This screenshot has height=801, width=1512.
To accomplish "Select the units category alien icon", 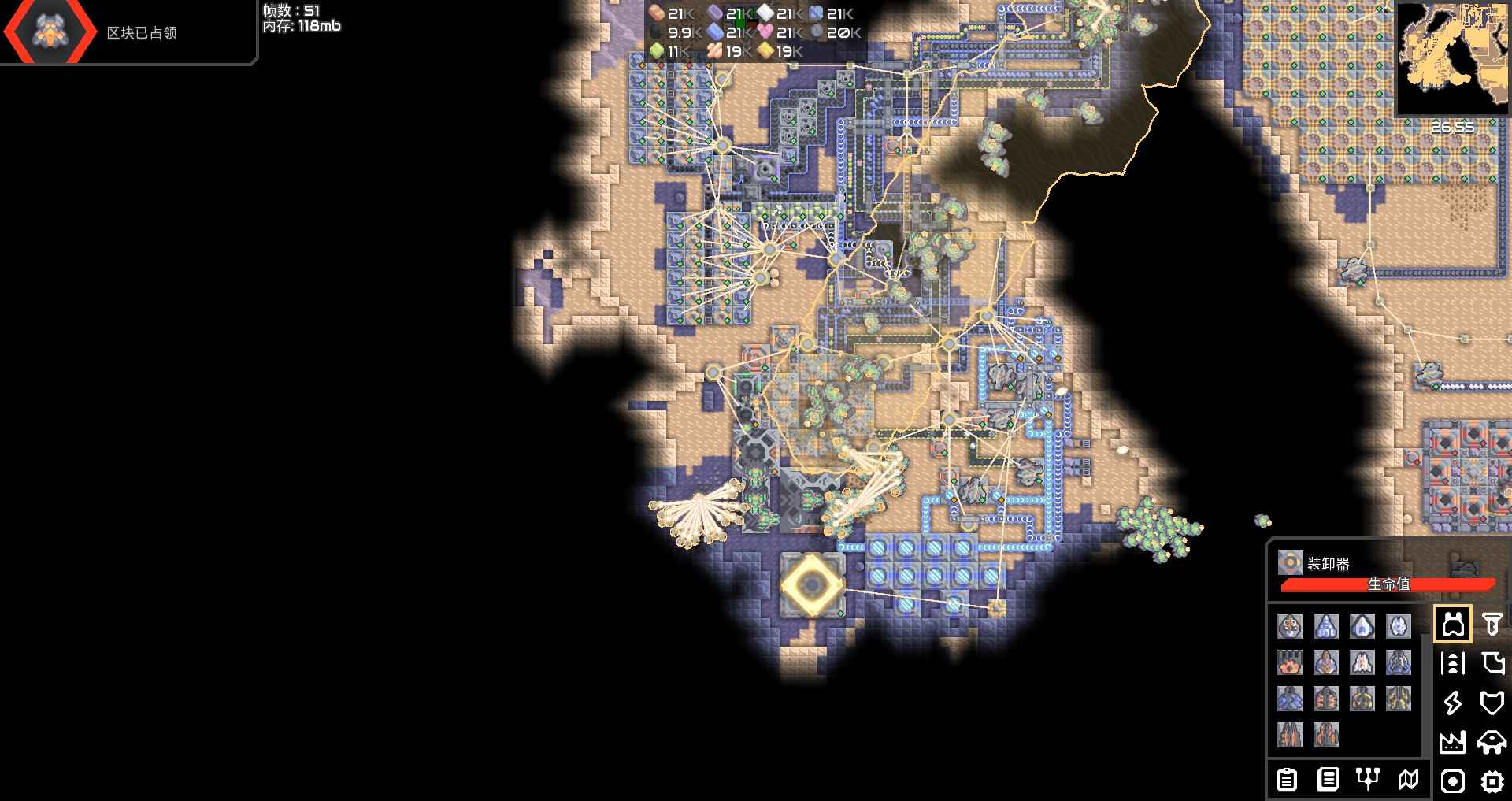I will [x=1492, y=742].
